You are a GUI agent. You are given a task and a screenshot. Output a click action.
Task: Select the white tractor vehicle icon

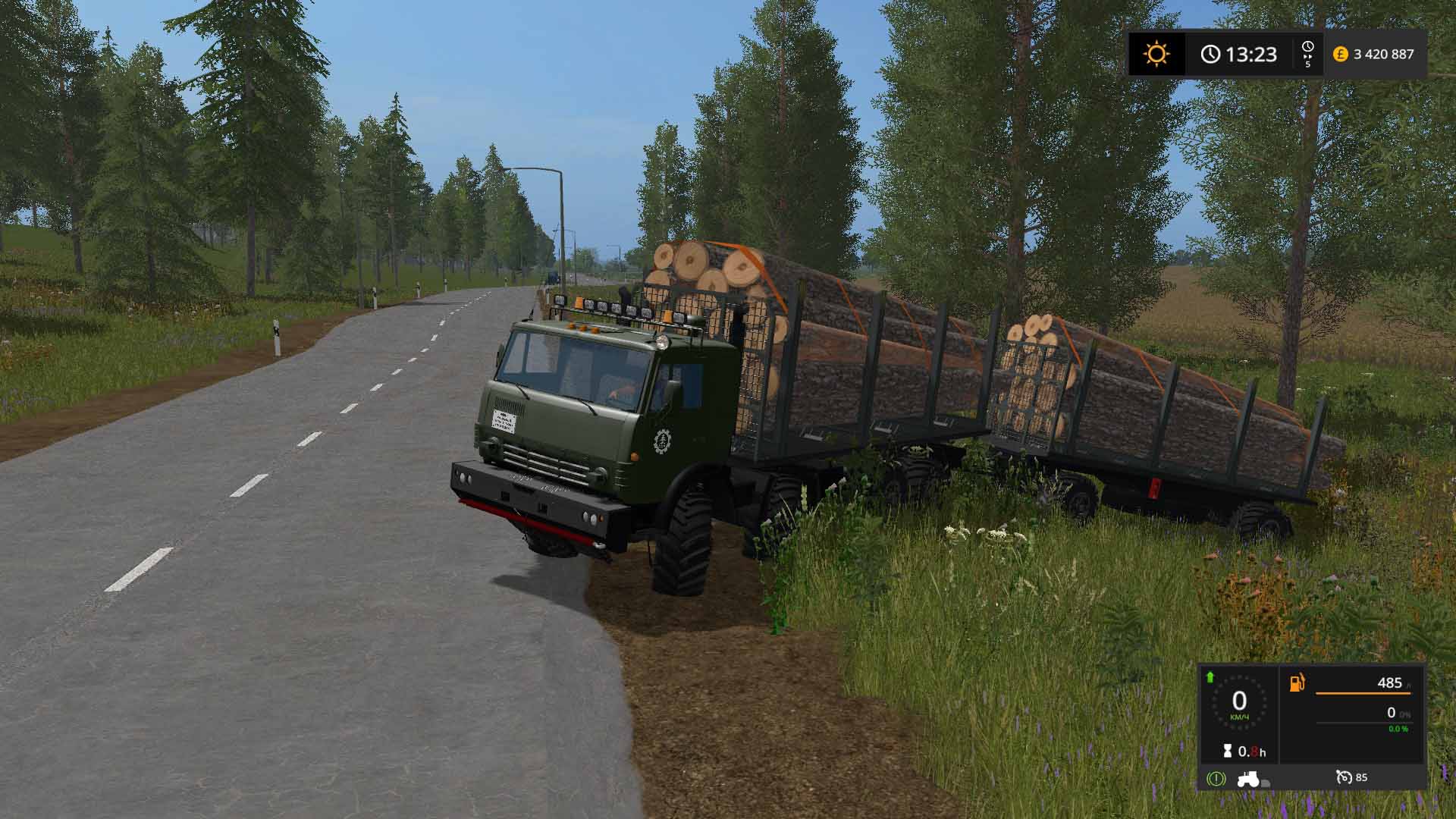click(x=1248, y=779)
